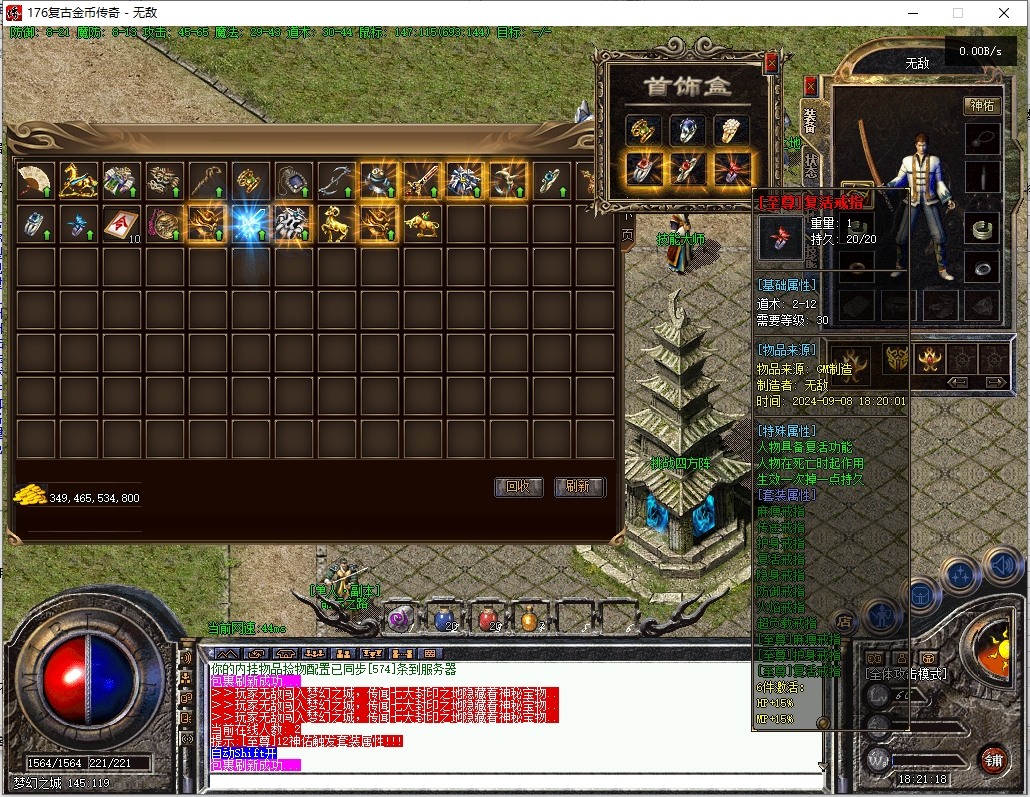Select the golden ram statue item

click(x=336, y=224)
